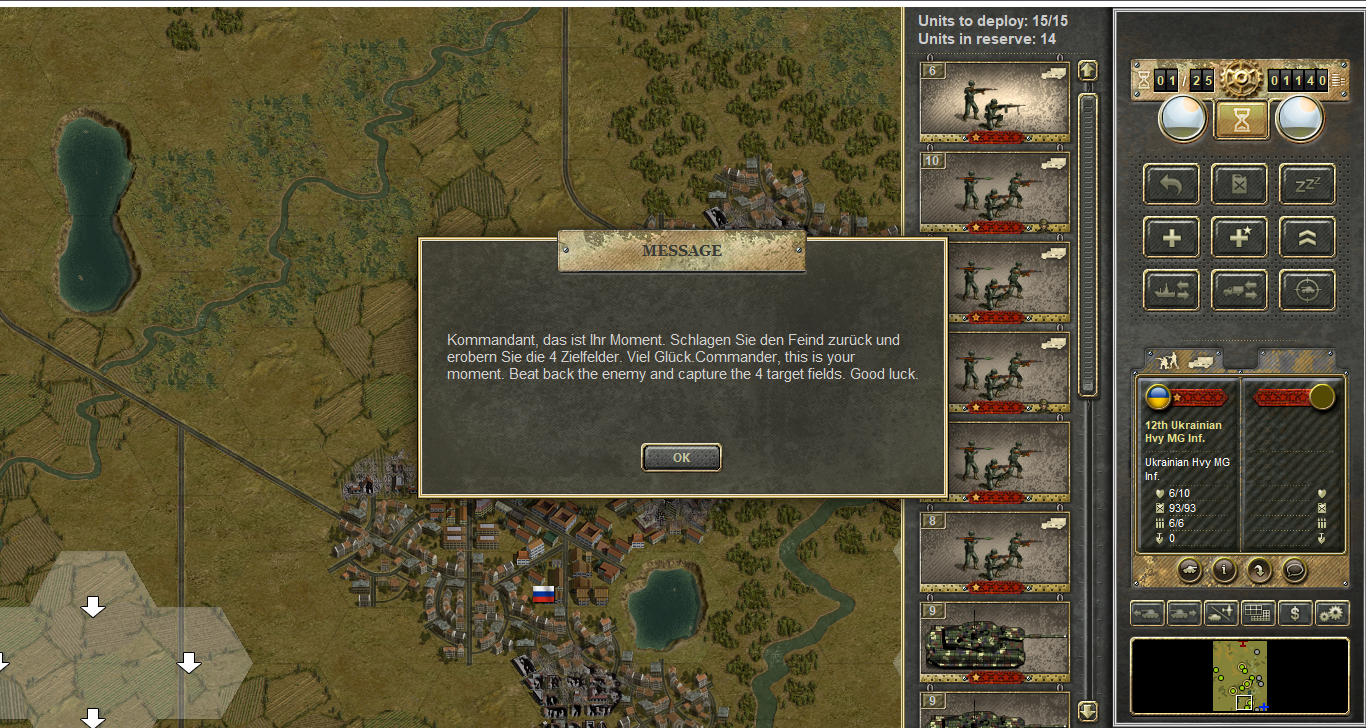1366x728 pixels.
Task: Open the purchase screen with the dollar button
Action: (1295, 613)
